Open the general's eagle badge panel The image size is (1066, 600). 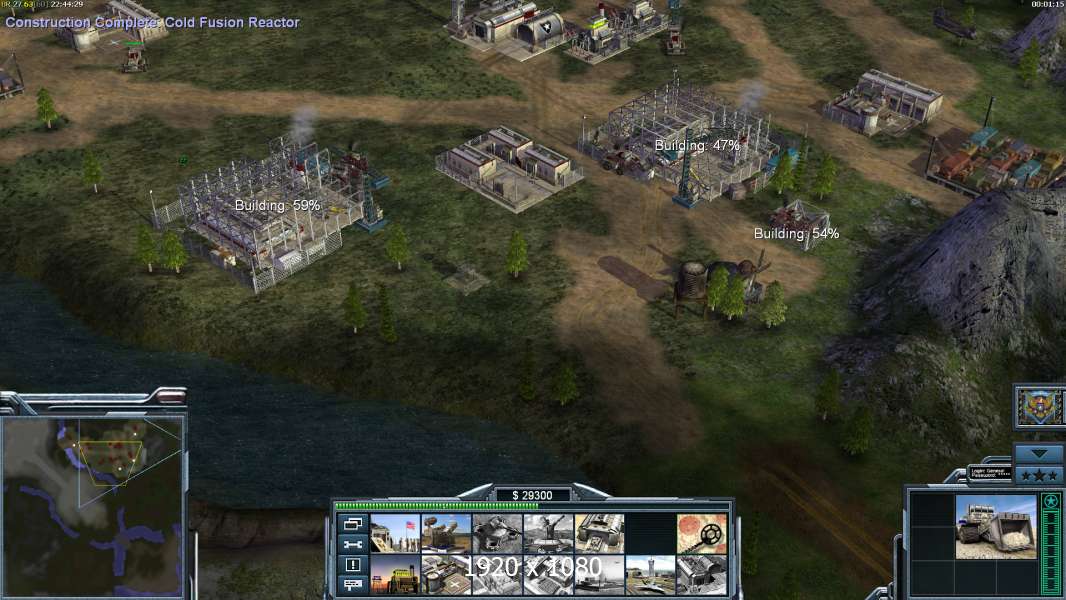[1038, 406]
